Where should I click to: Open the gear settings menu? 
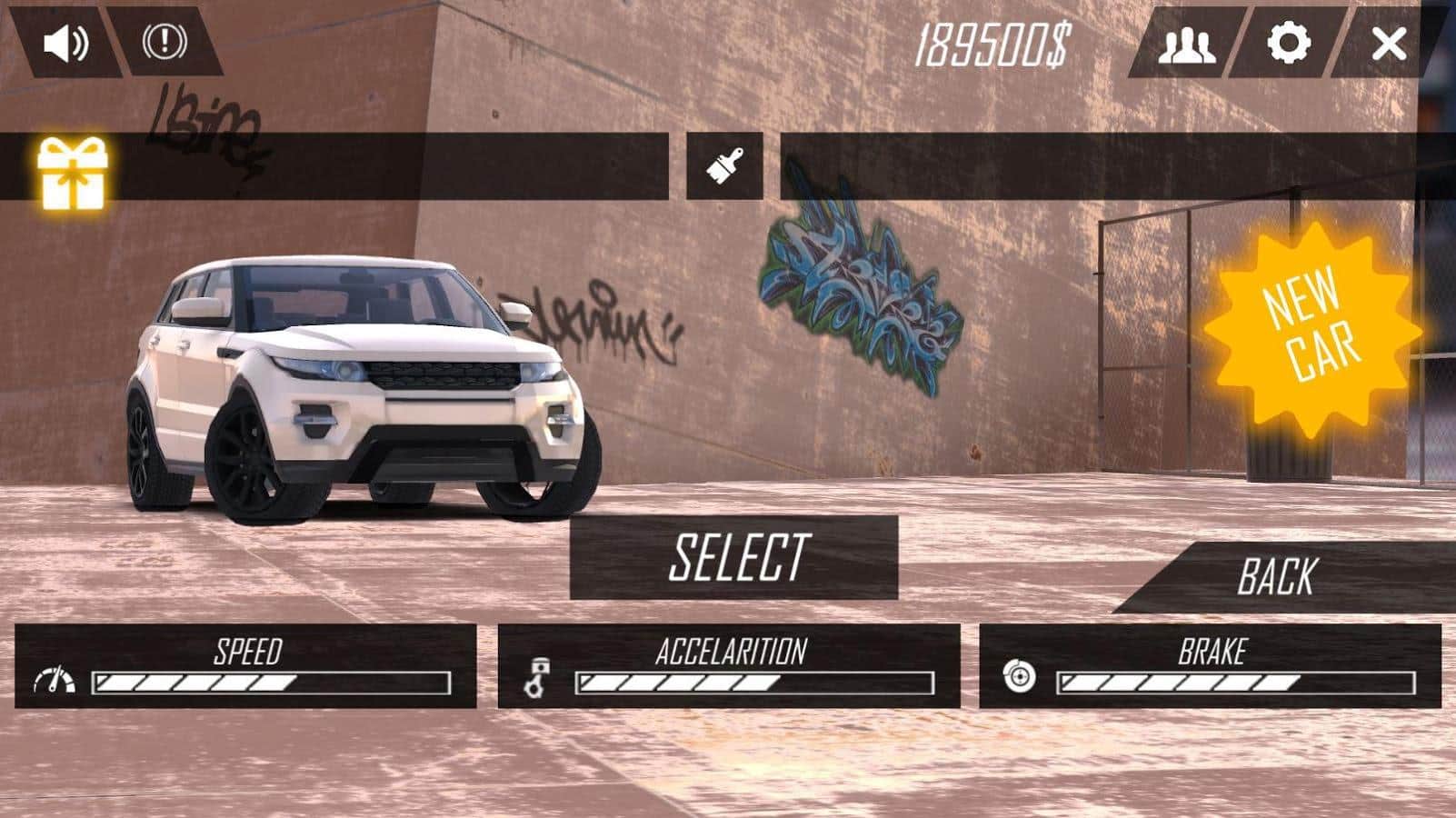pyautogui.click(x=1289, y=43)
